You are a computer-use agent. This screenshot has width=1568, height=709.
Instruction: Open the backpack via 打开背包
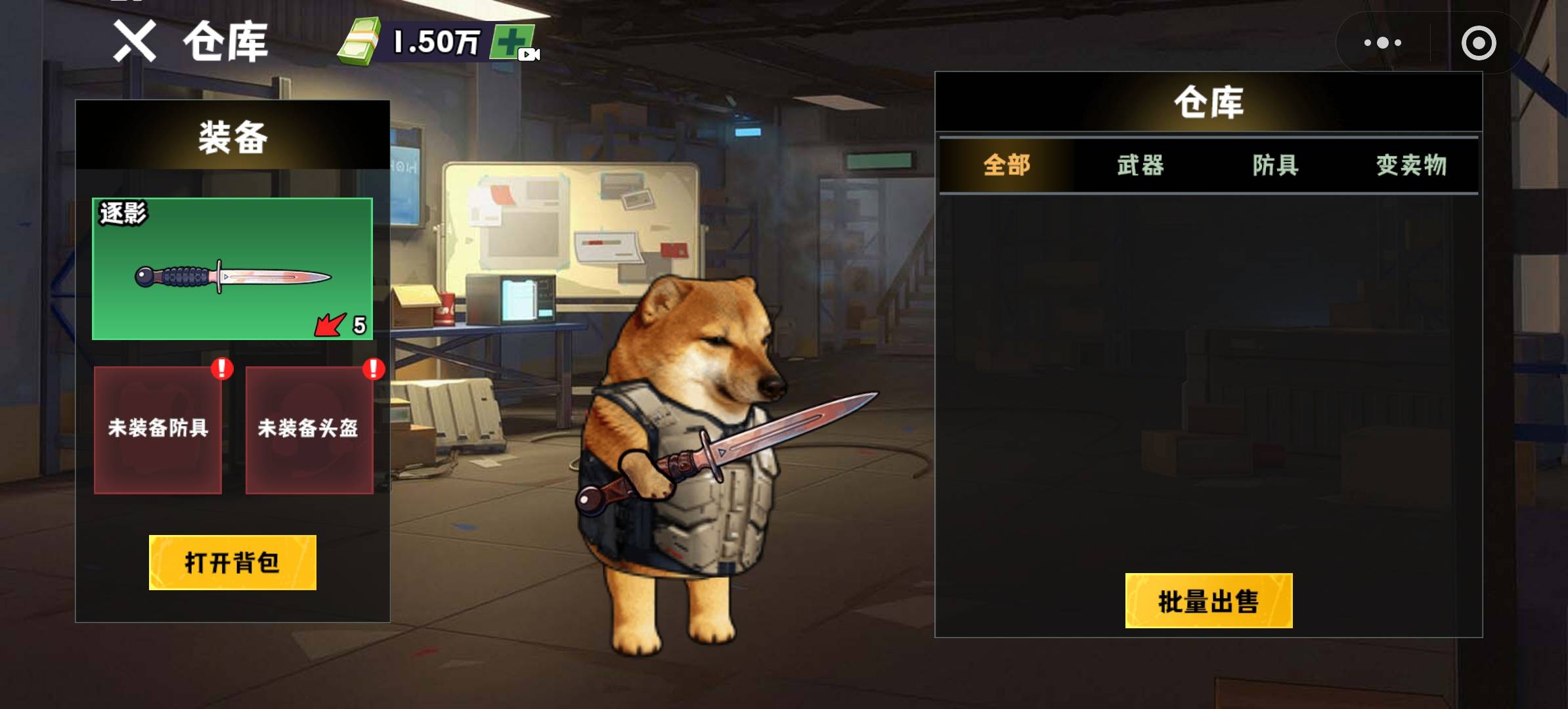tap(232, 563)
